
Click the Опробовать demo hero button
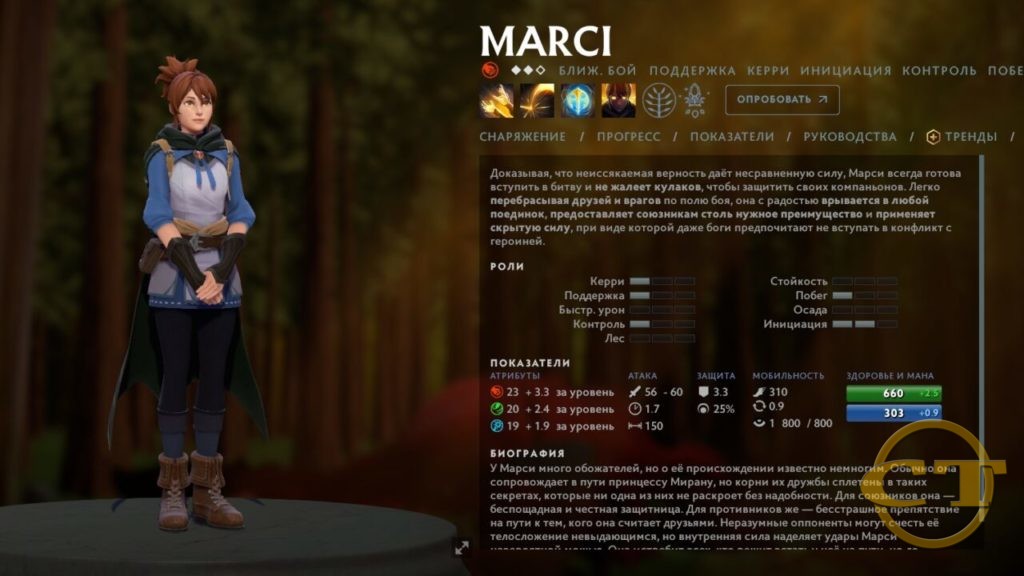(x=782, y=100)
